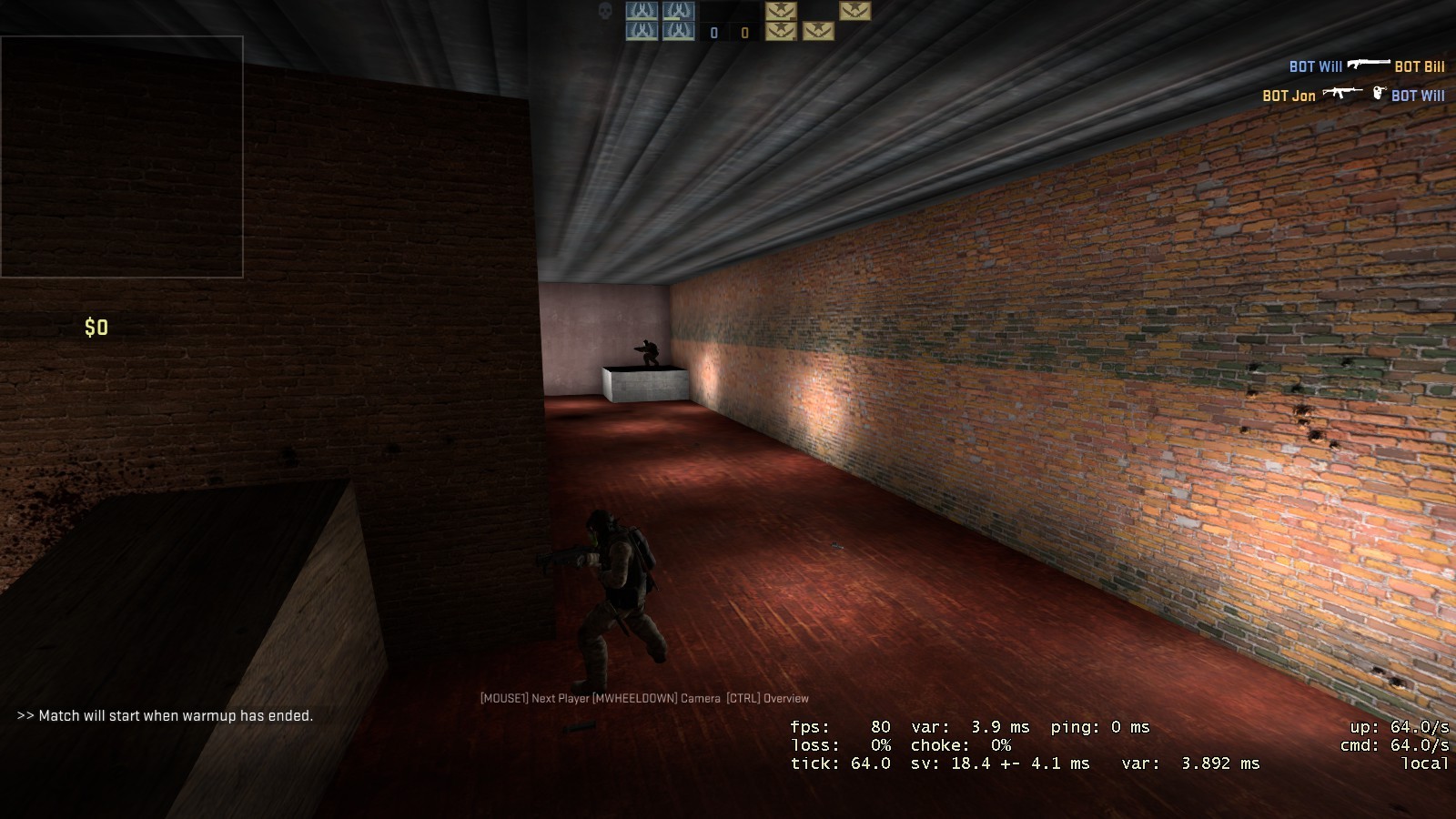The image size is (1456, 819).
Task: Click BOT Jon's name in the kill feed
Action: coord(1289,94)
